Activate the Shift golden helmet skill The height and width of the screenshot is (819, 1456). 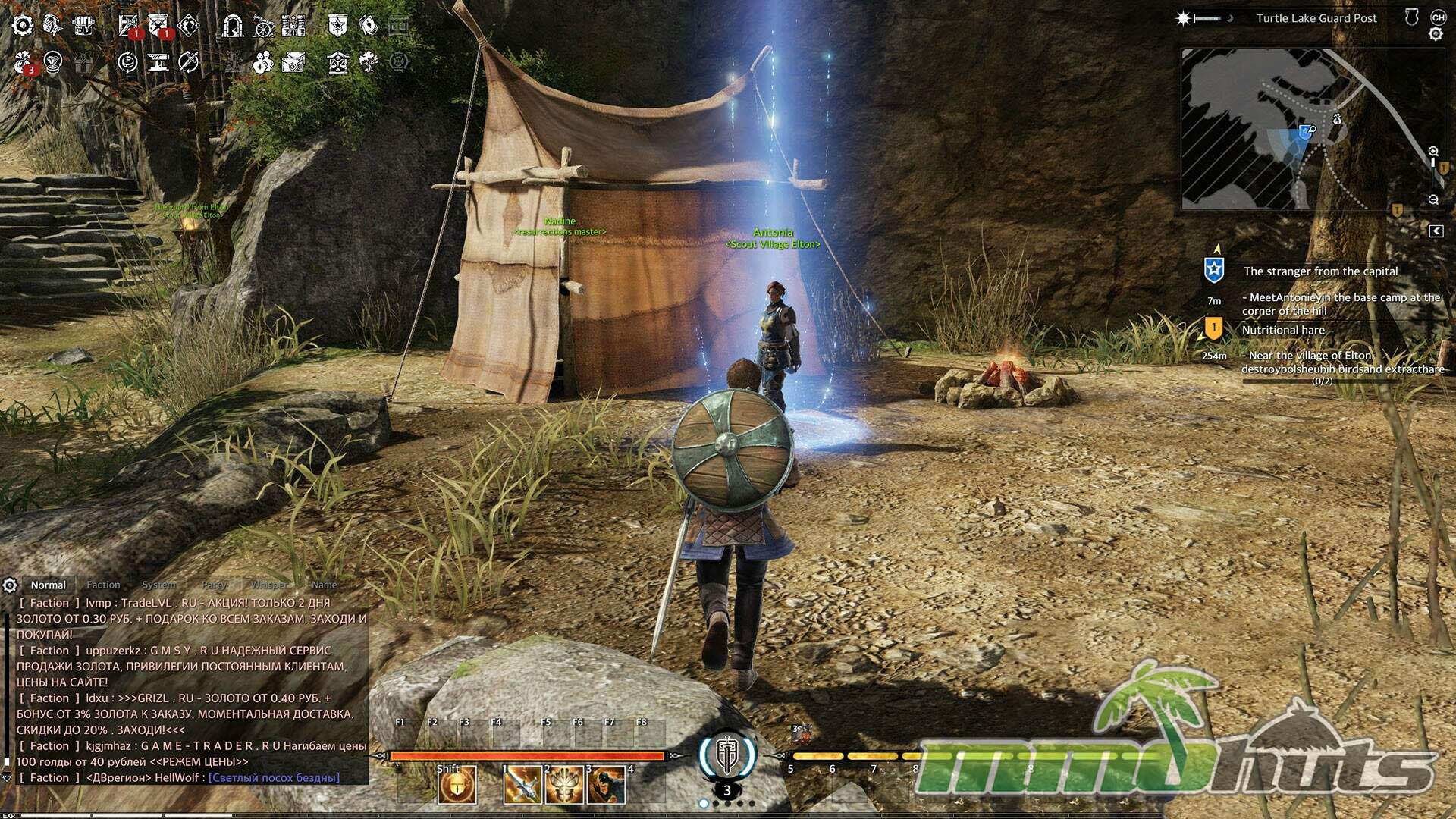[x=457, y=784]
